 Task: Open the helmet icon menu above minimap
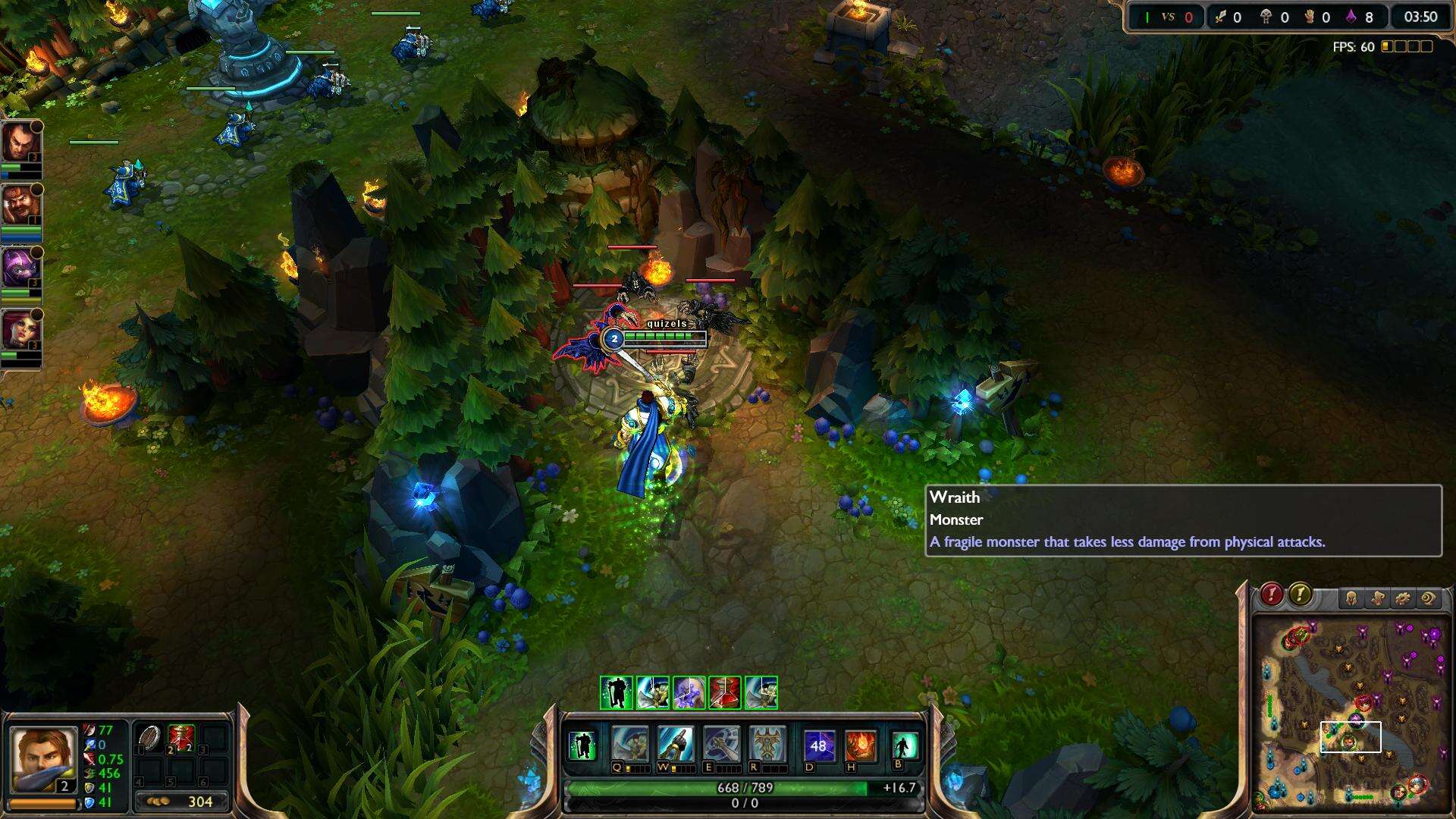[x=1351, y=599]
